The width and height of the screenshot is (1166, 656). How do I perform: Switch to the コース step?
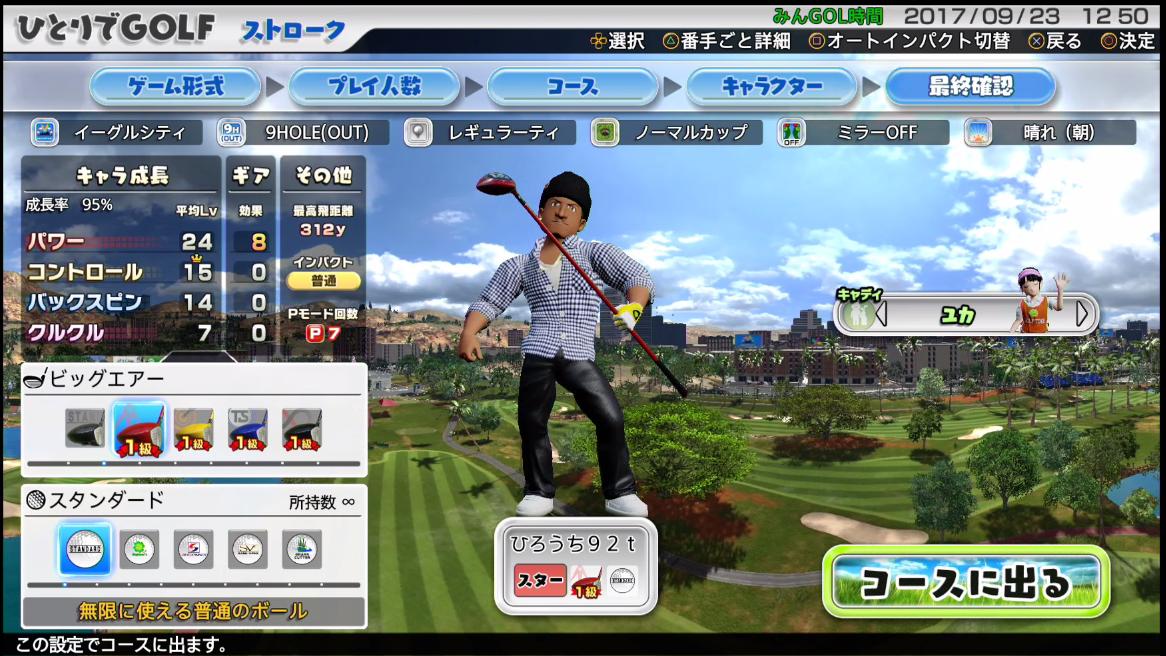pos(572,87)
